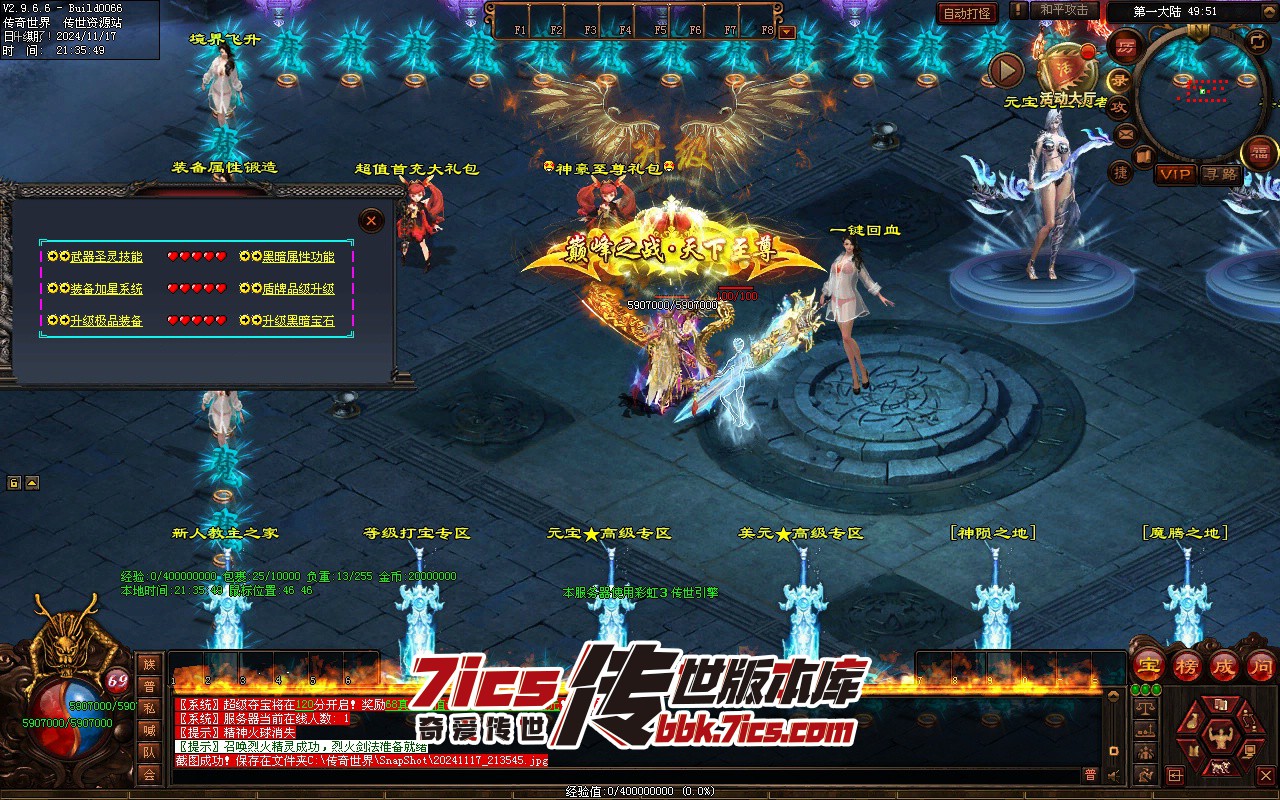Select the 队 team chat channel
Screen dimensions: 1280x800
point(149,752)
